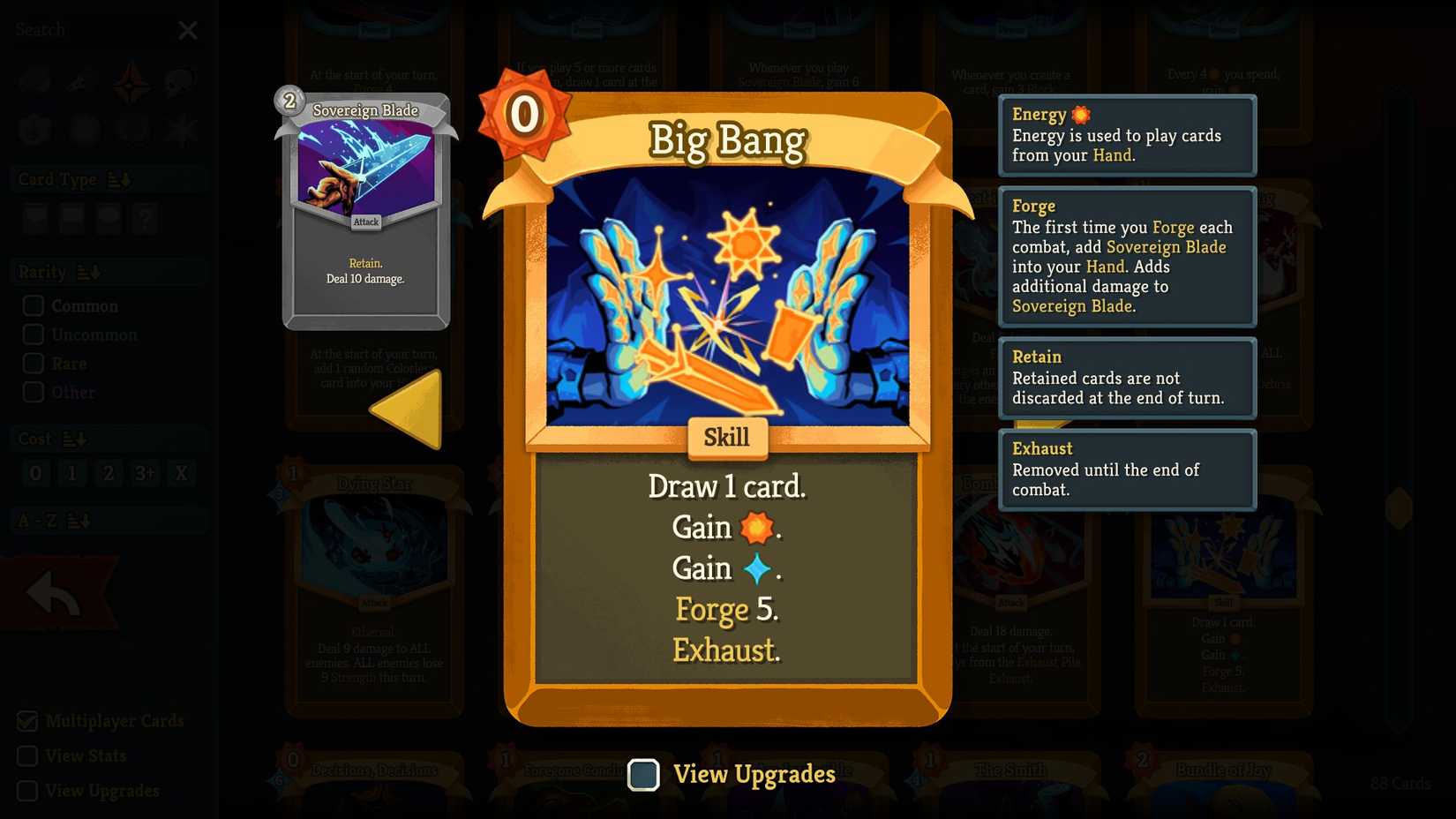Click the star-shaped filter icon in the sidebar

(180, 129)
